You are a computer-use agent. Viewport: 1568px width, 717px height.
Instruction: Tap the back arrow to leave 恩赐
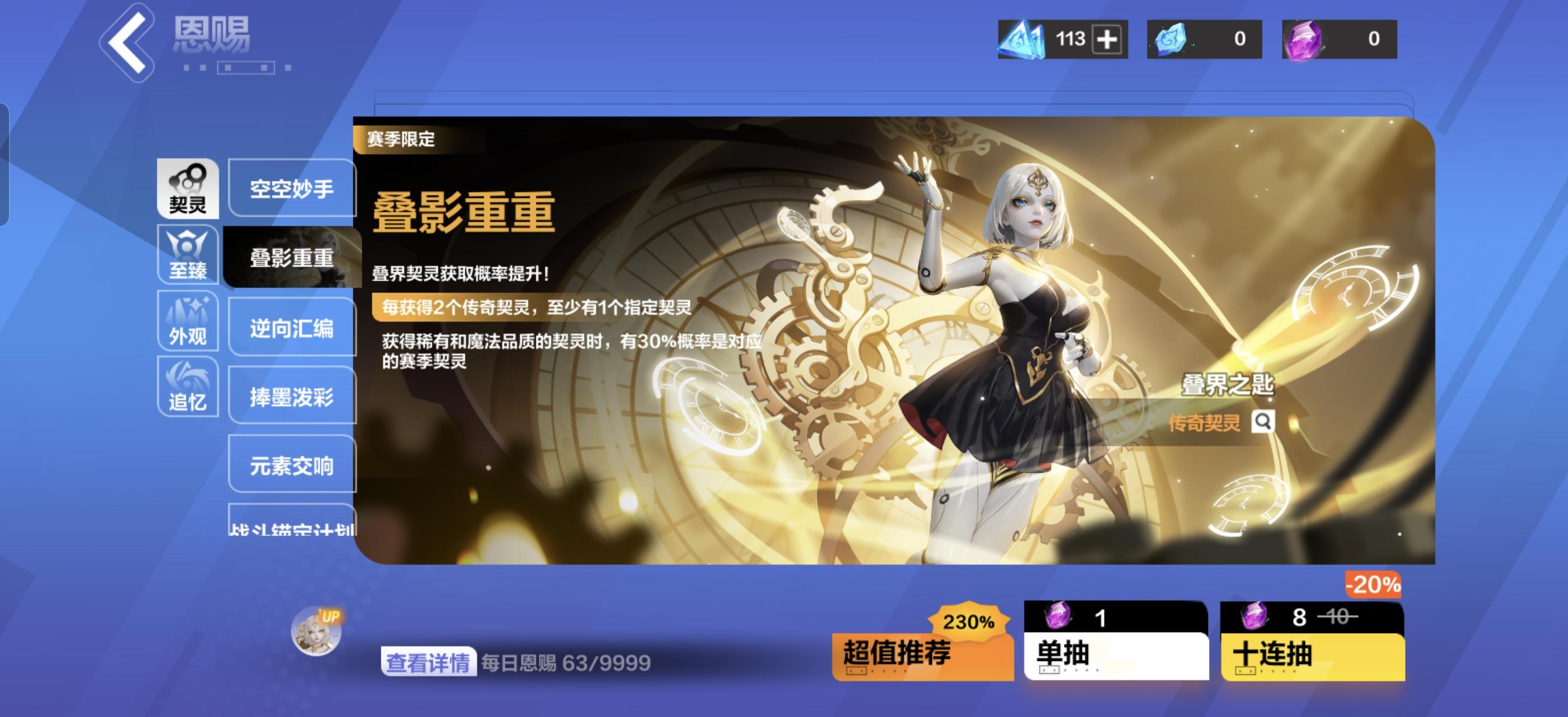tap(129, 44)
